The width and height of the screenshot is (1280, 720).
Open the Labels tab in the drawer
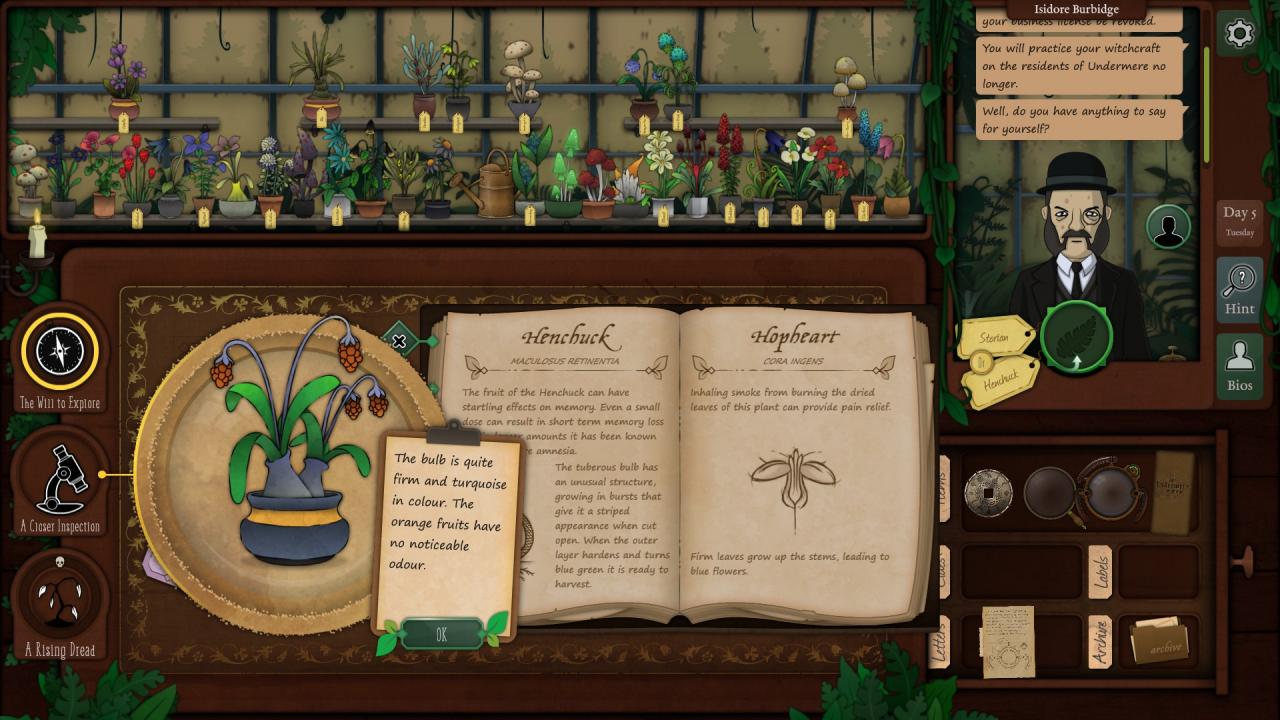tap(1100, 571)
